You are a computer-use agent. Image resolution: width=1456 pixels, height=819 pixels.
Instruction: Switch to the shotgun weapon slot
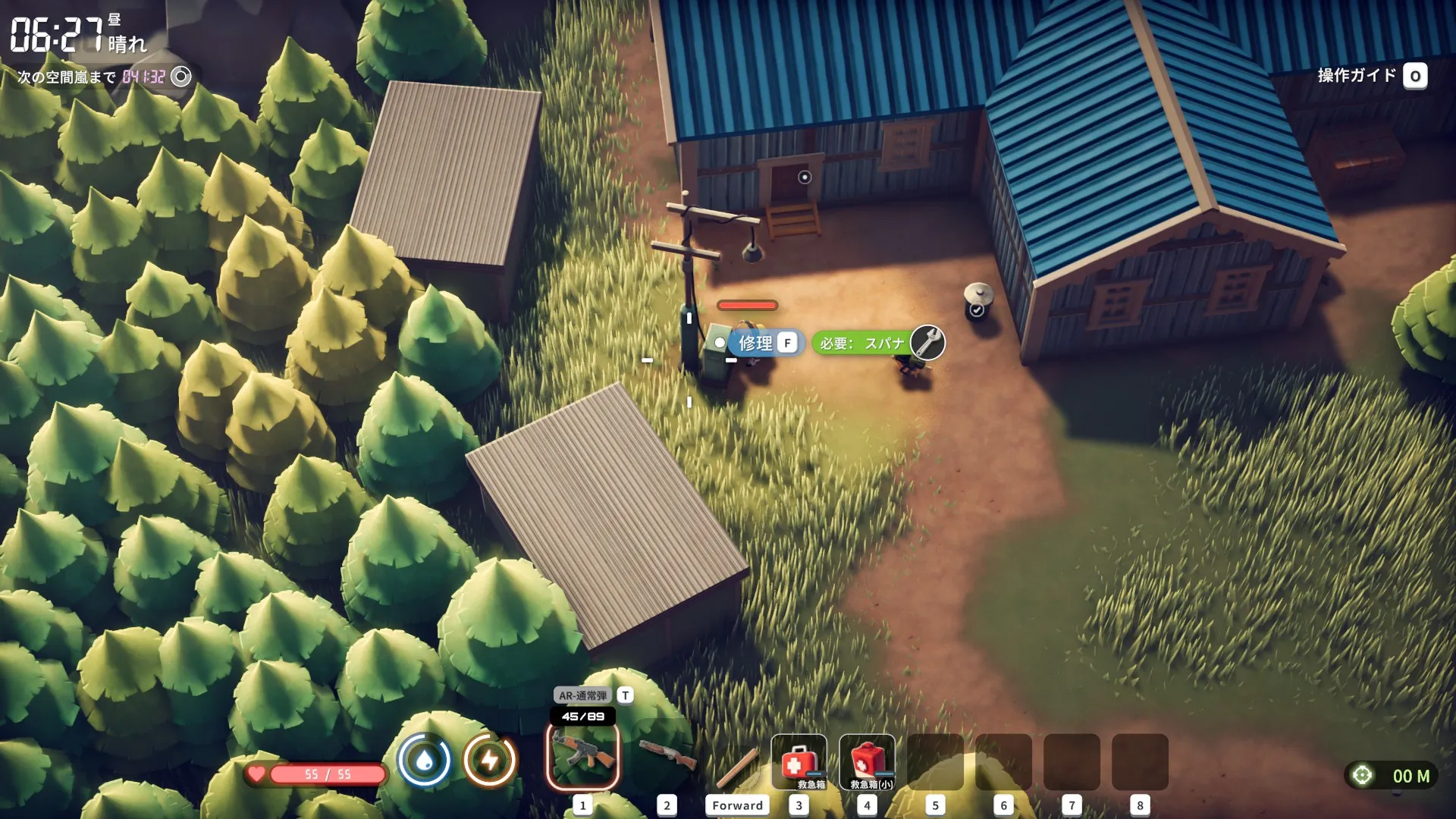pyautogui.click(x=667, y=755)
